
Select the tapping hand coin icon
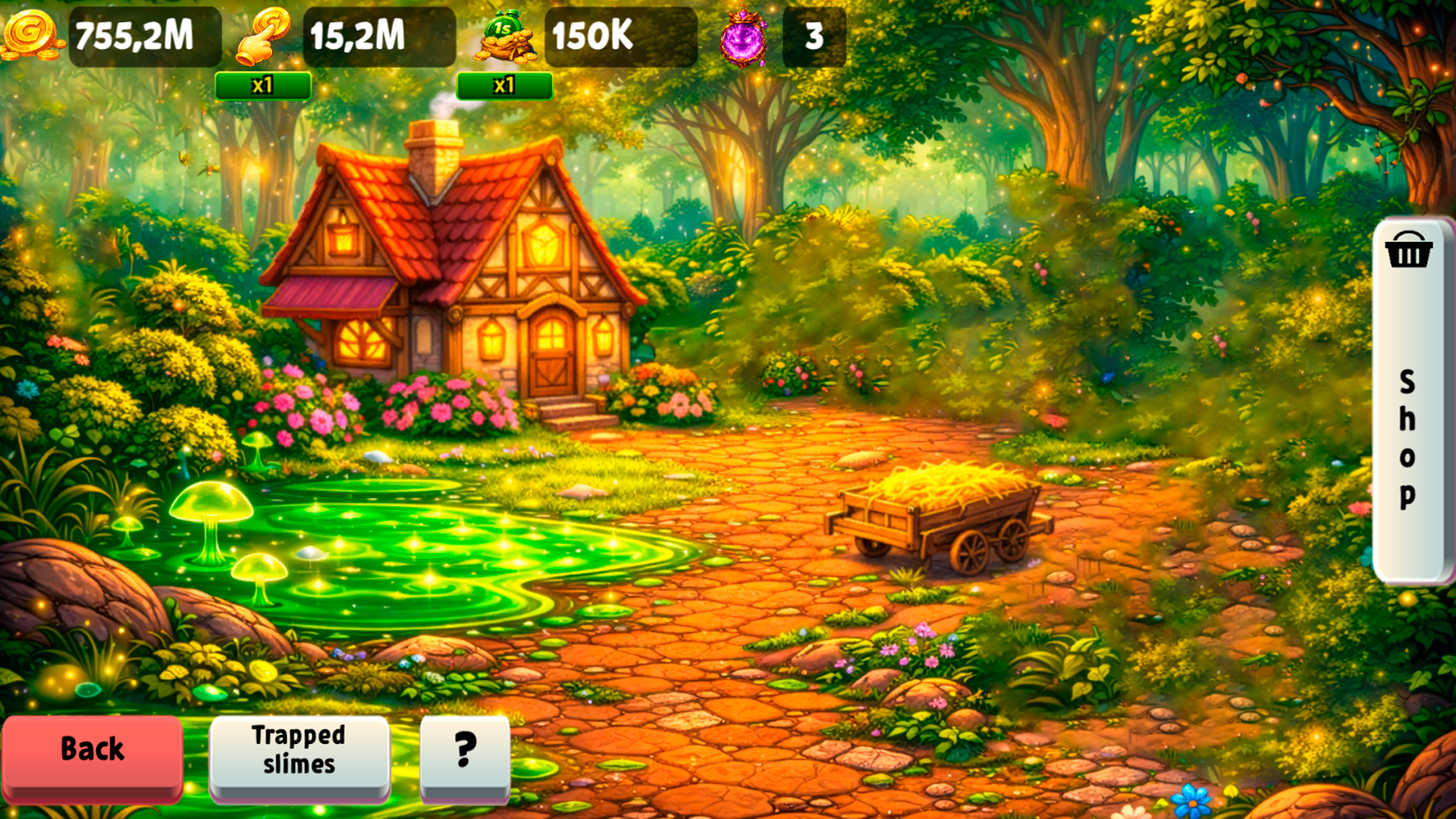pyautogui.click(x=263, y=36)
